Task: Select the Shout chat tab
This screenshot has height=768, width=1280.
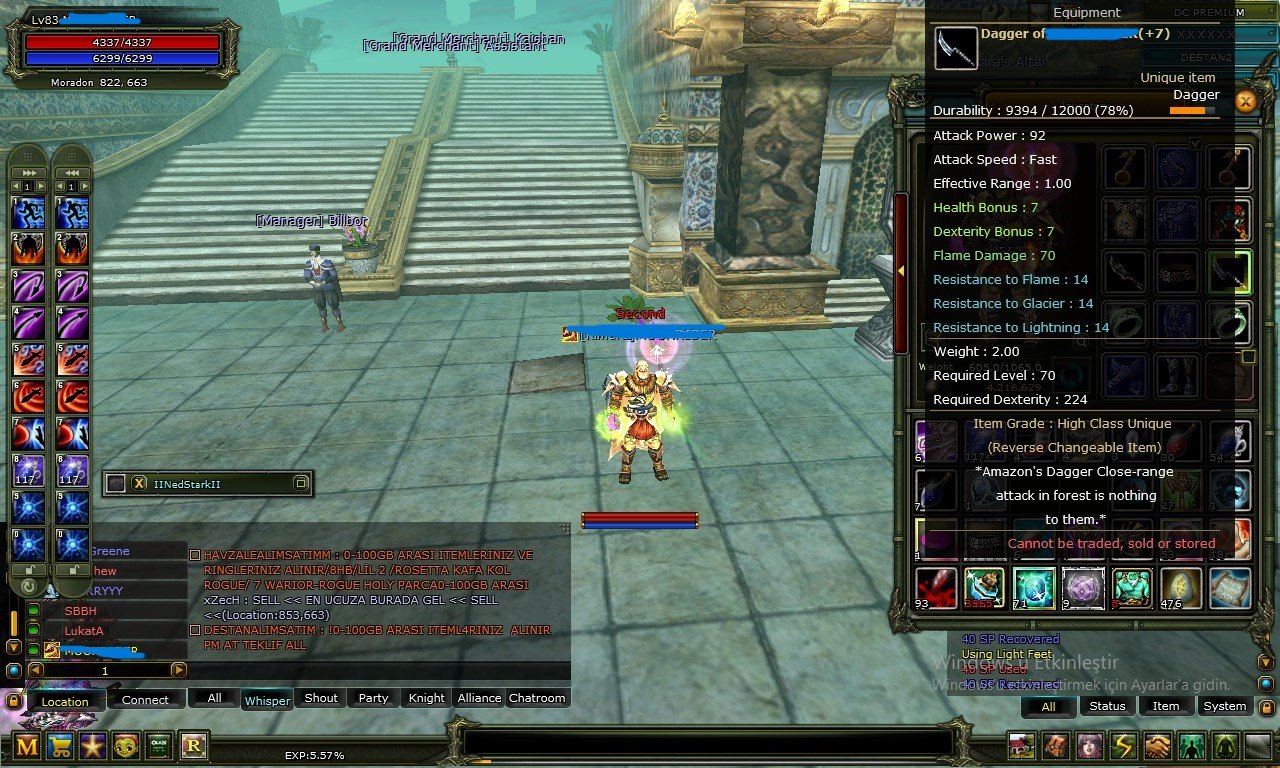Action: pos(319,698)
